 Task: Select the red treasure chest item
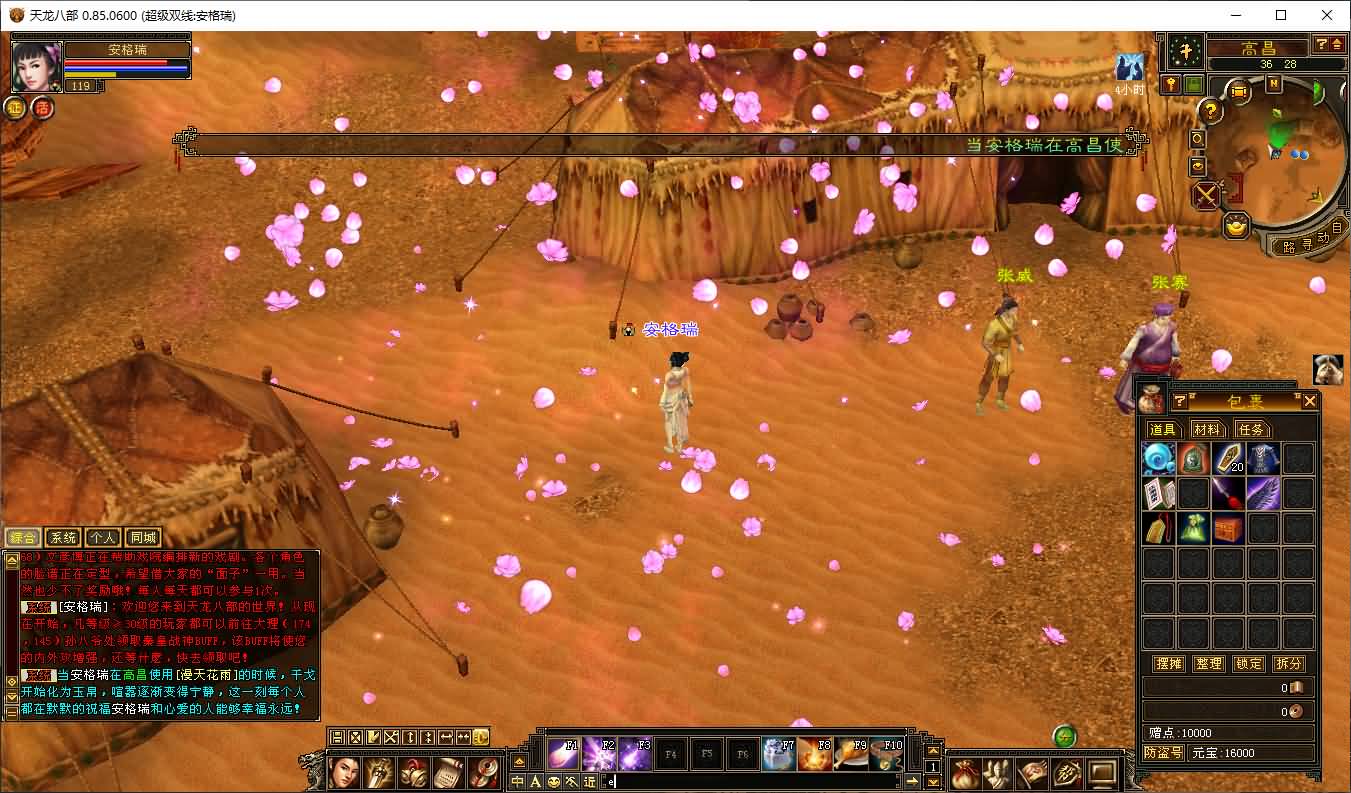1228,528
